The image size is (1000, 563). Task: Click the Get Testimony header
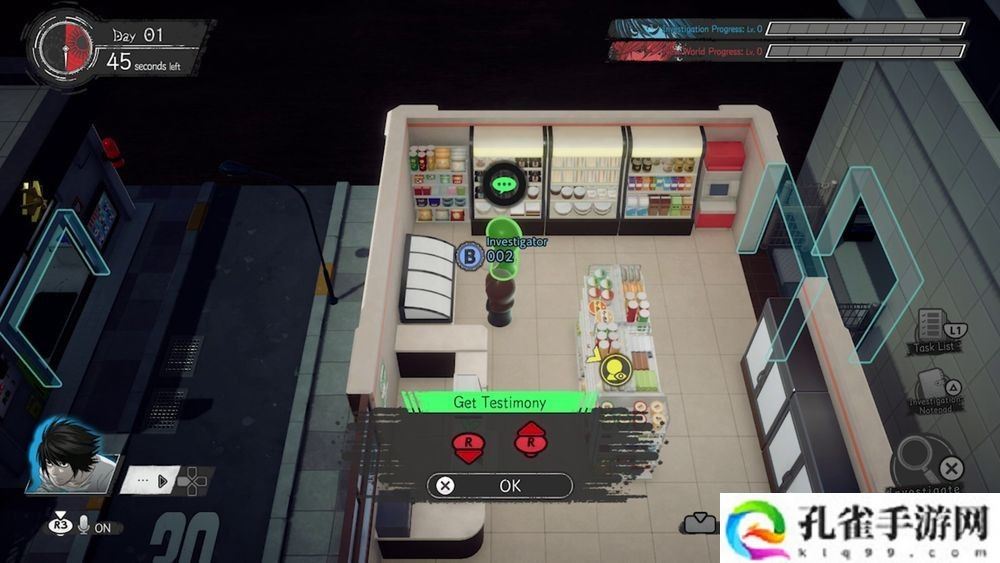tap(499, 402)
